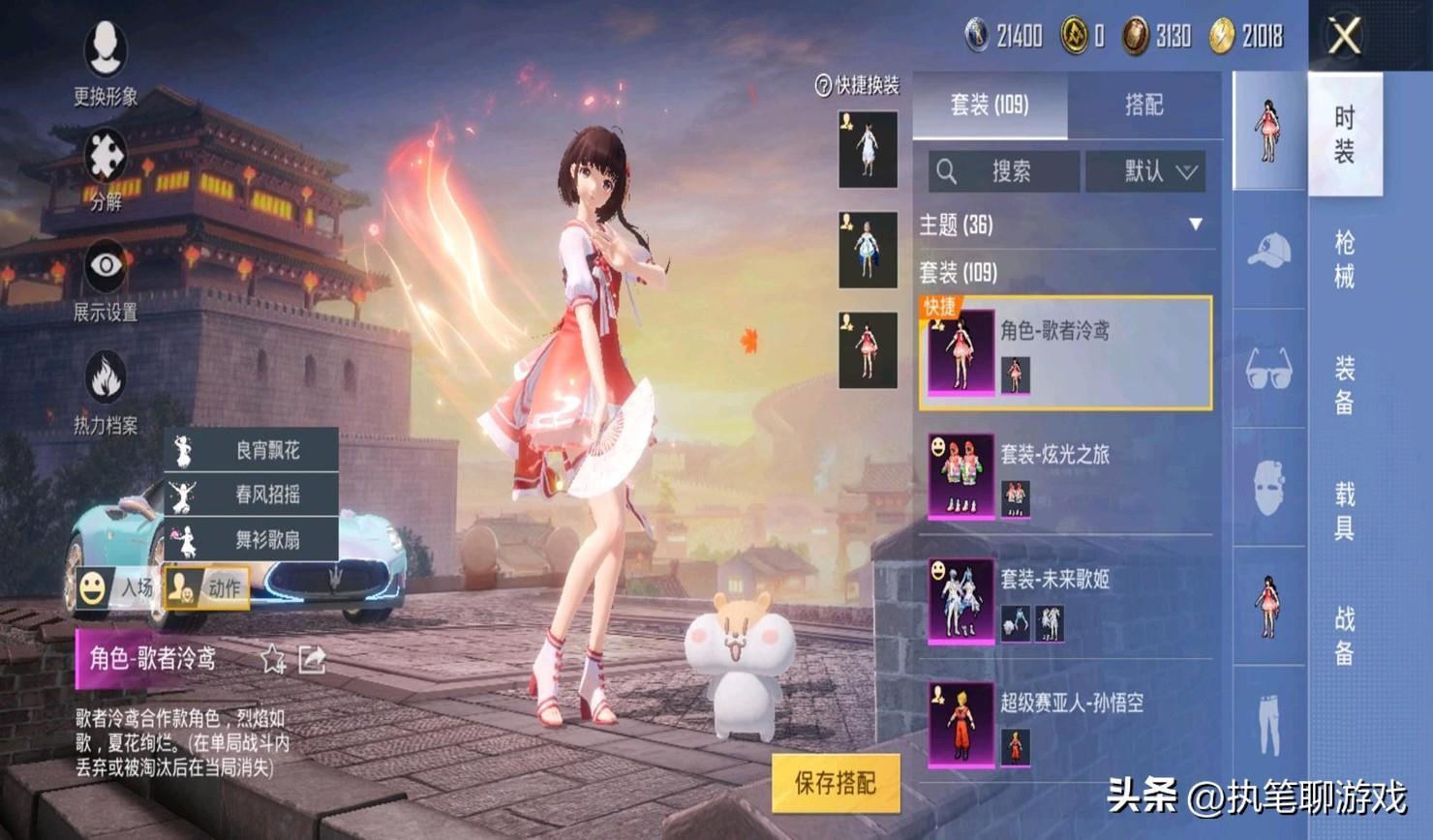Expand the 主题 (36) theme section

1196,225
